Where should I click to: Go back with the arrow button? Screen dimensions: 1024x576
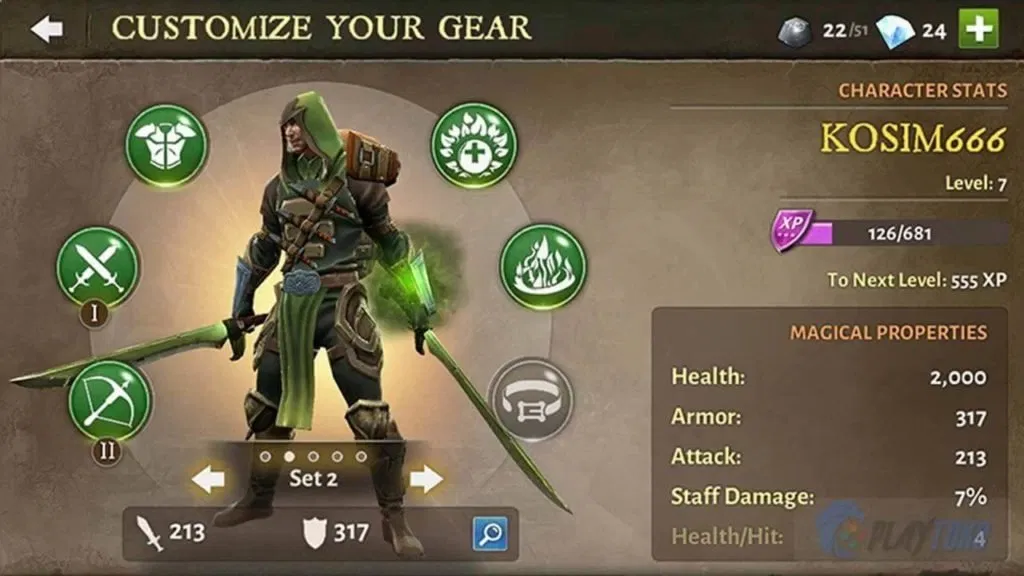46,29
